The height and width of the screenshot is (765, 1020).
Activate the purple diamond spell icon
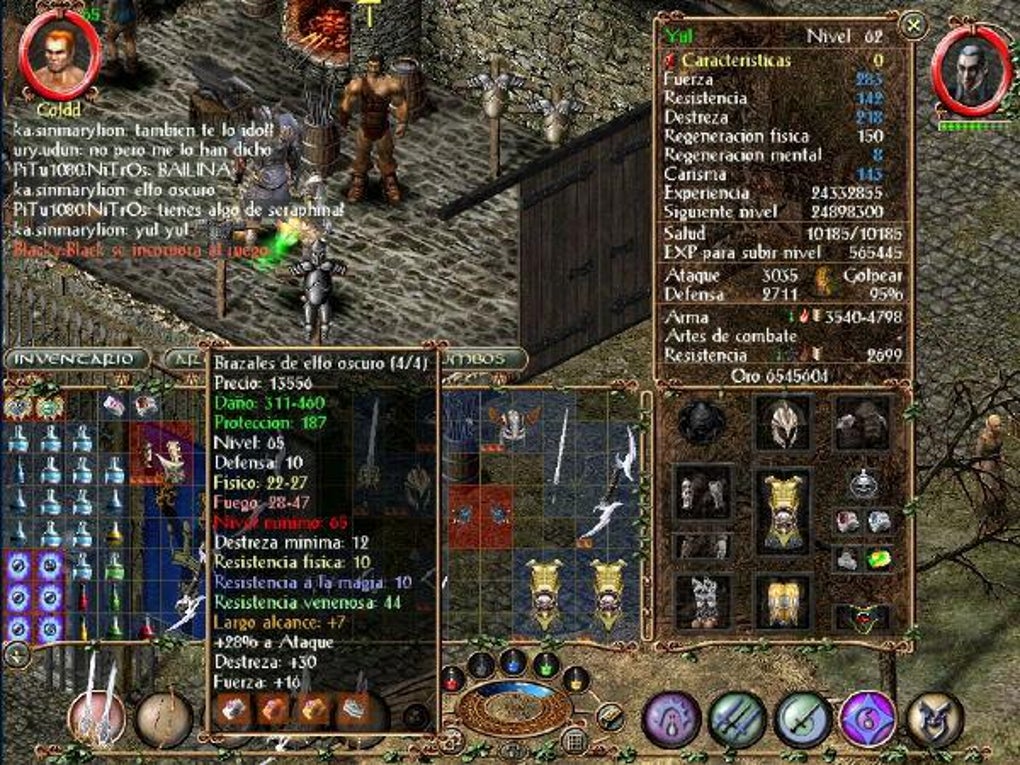pyautogui.click(x=867, y=718)
